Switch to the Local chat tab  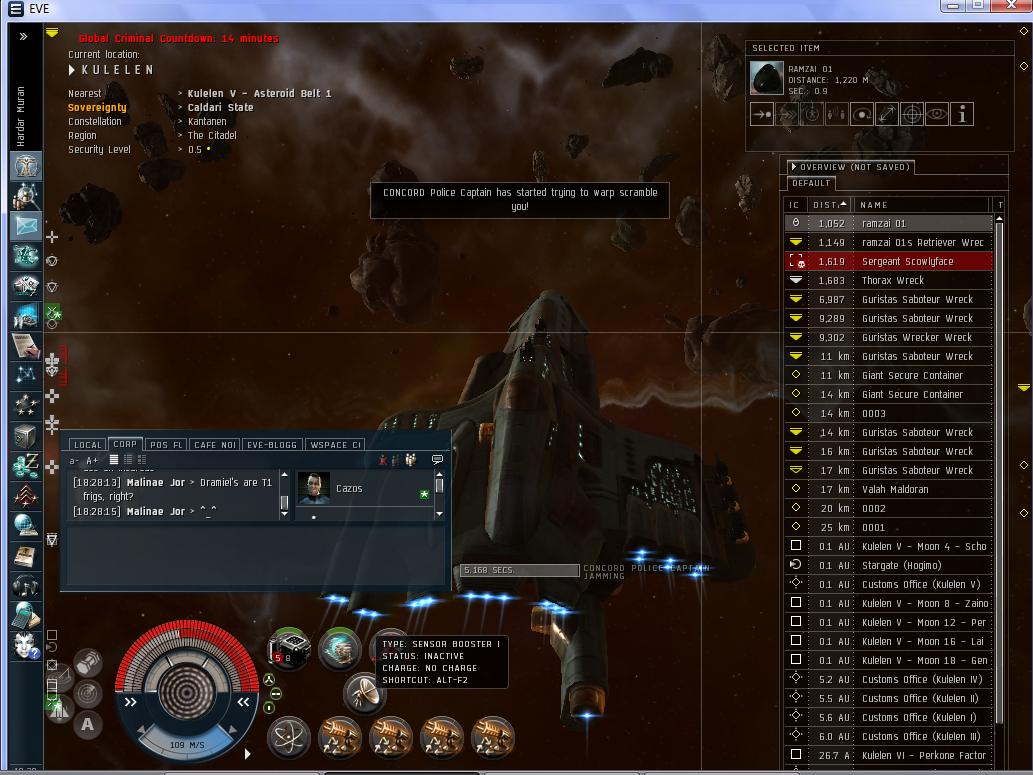click(x=87, y=445)
